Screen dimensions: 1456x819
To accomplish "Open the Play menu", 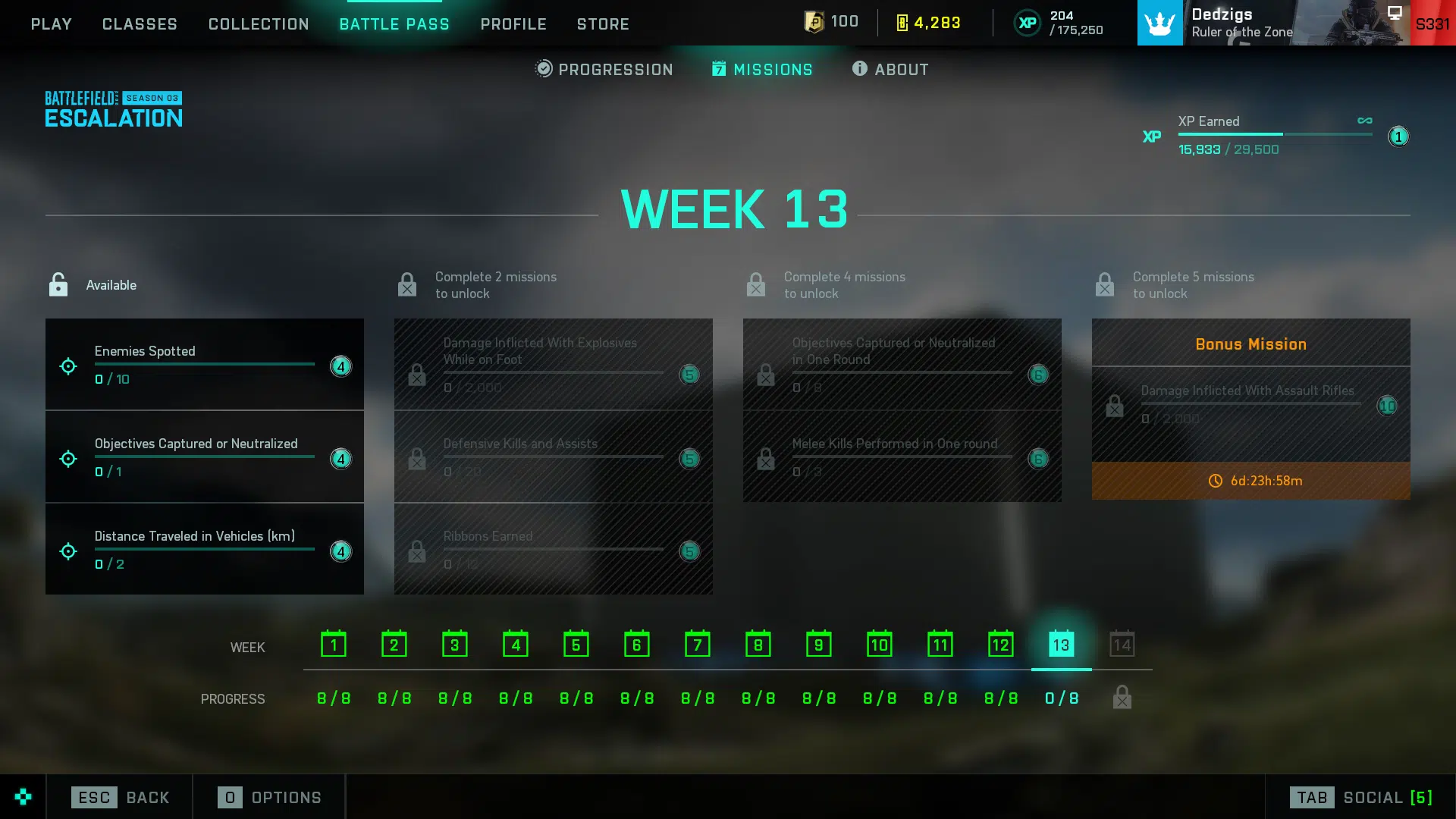I will coord(51,24).
